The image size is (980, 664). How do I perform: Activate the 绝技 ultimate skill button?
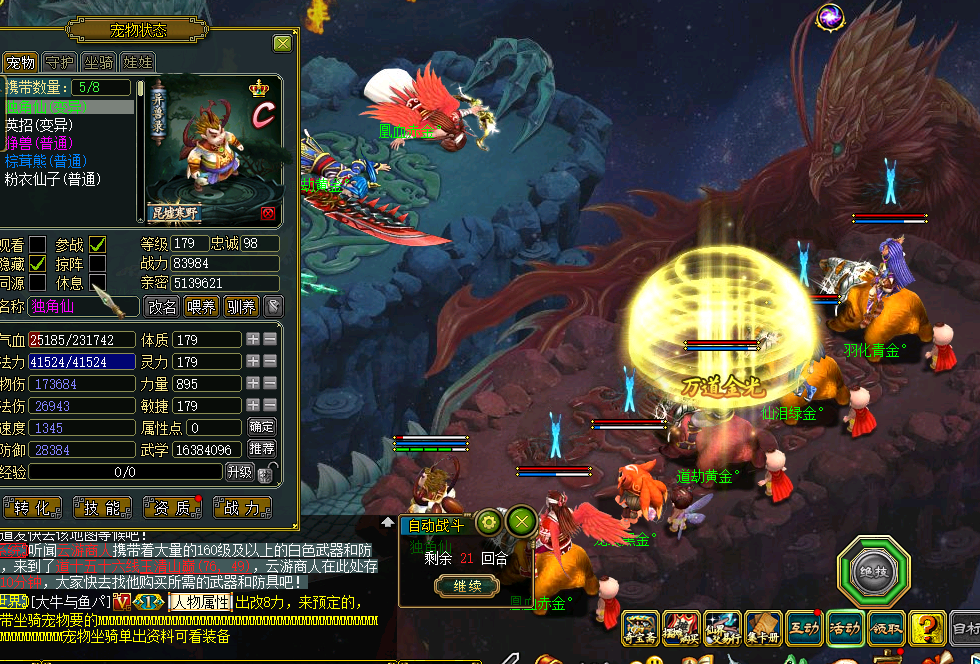click(x=872, y=573)
